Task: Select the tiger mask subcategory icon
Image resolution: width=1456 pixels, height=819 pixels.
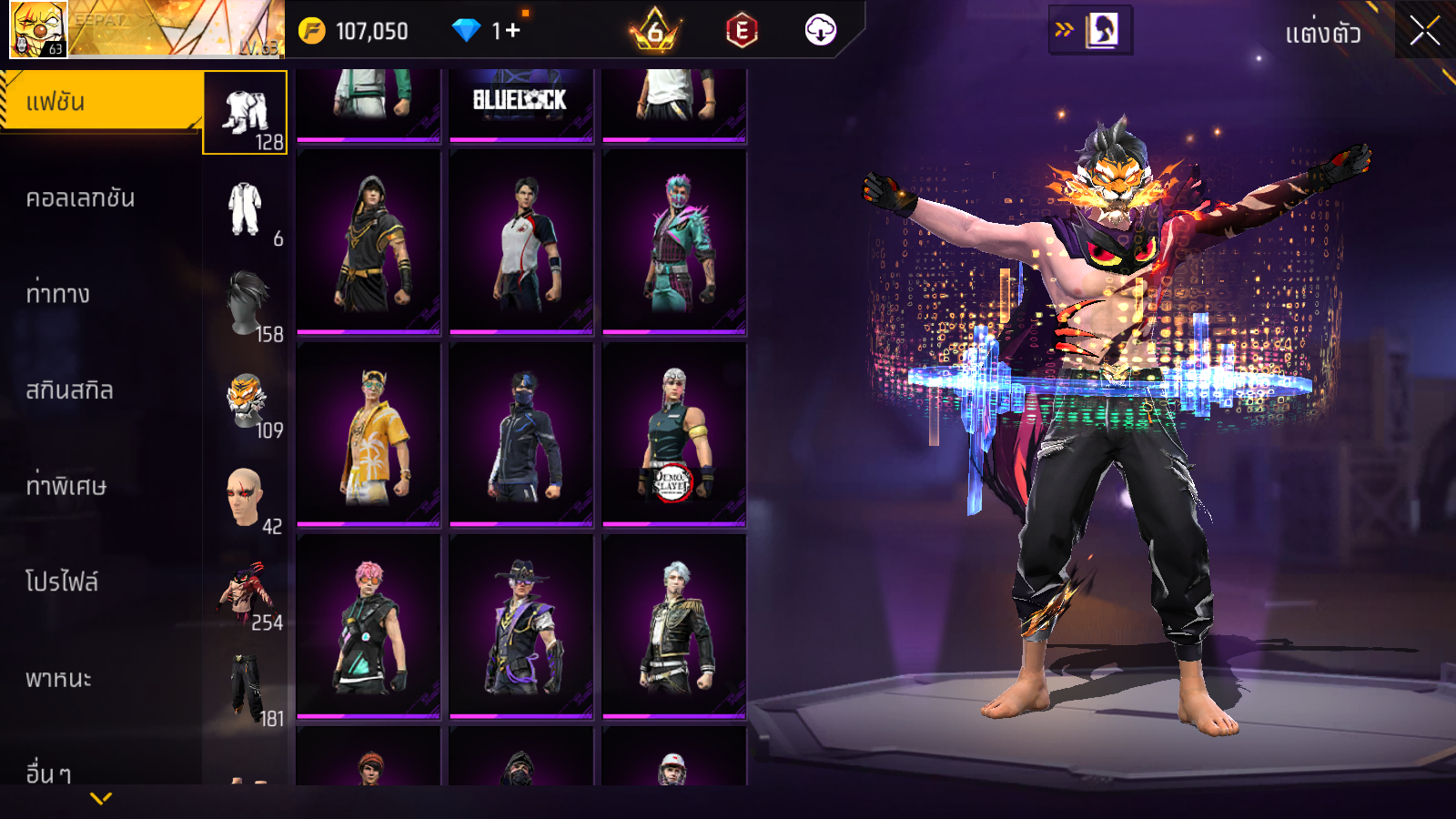Action: point(246,400)
